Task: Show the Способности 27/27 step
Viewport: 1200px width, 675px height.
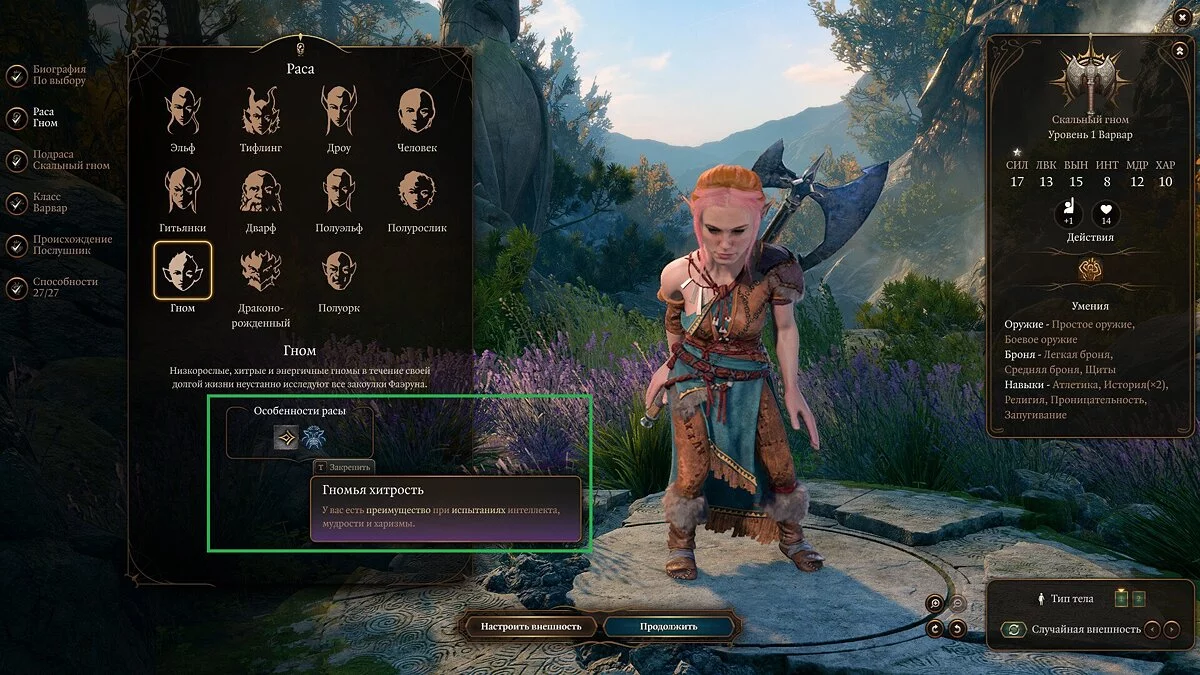Action: point(17,288)
